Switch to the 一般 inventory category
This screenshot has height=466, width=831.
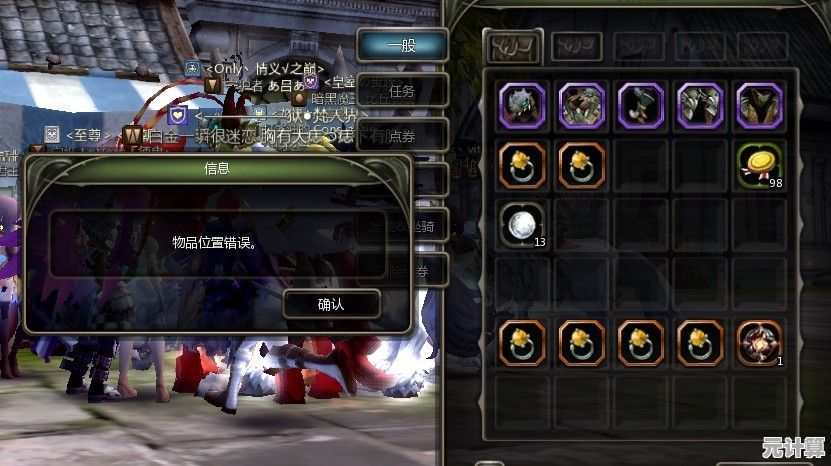pyautogui.click(x=402, y=45)
